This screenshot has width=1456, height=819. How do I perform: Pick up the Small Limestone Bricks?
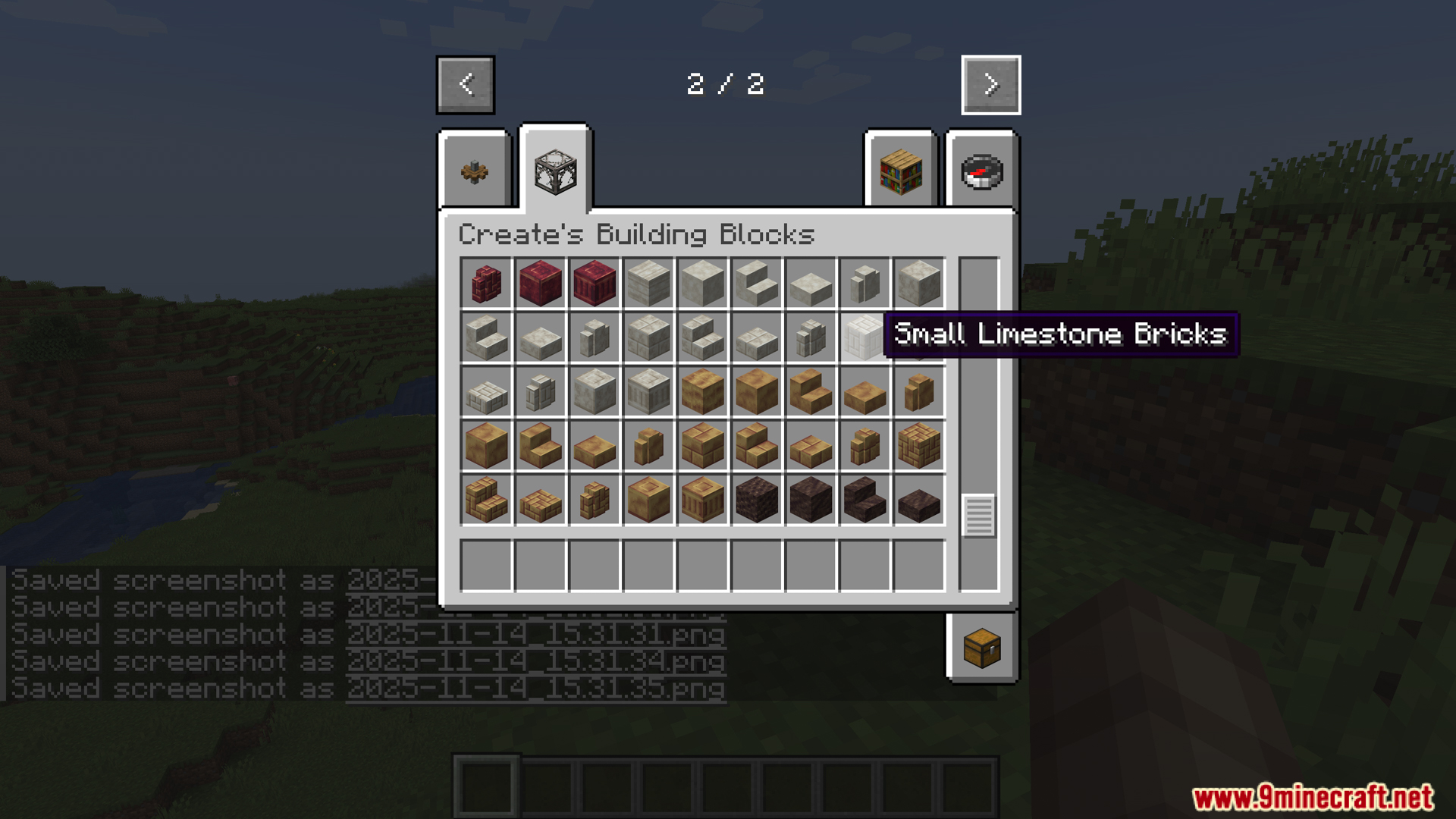(864, 337)
